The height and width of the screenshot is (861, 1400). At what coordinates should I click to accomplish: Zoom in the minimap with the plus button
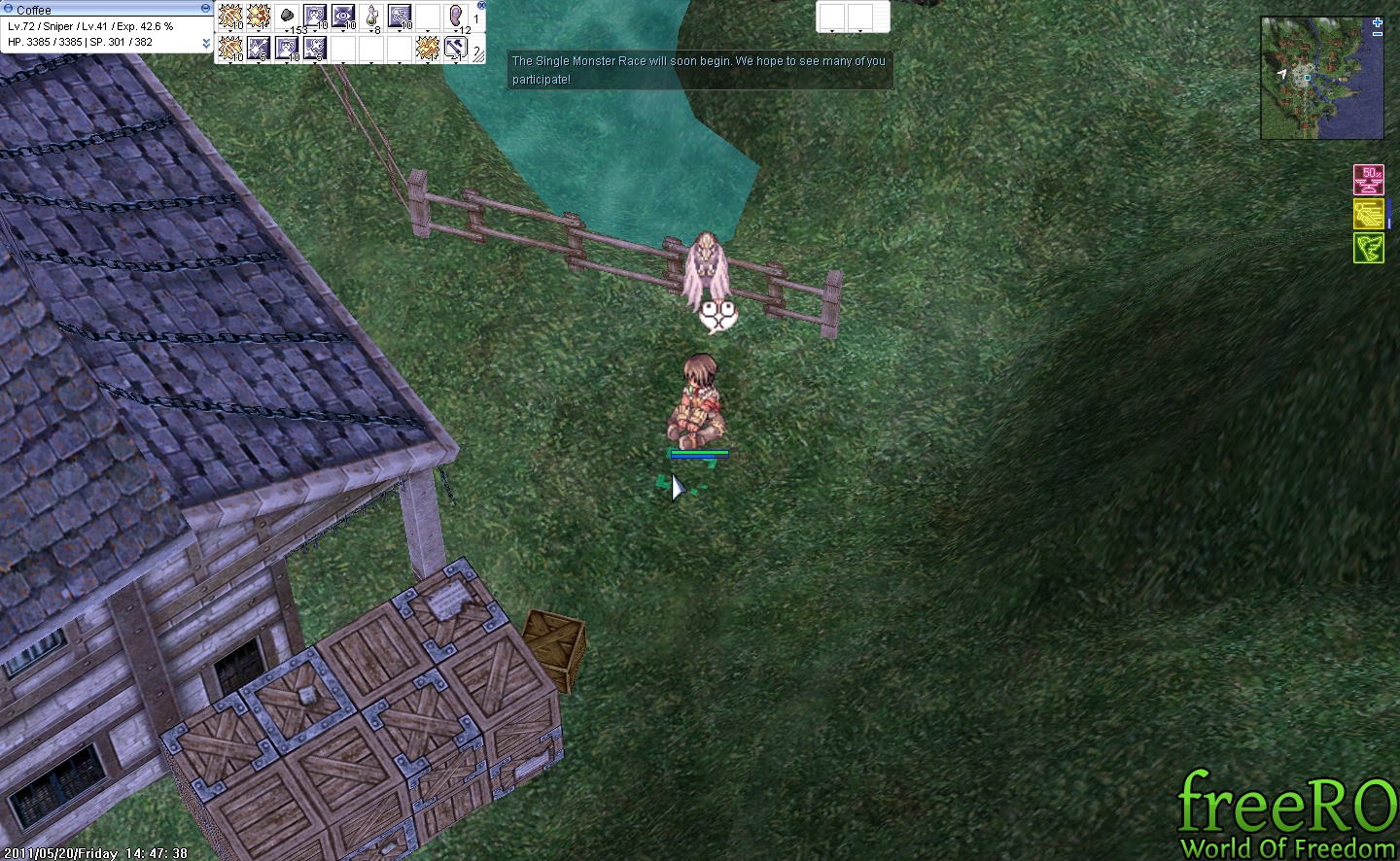(1378, 22)
